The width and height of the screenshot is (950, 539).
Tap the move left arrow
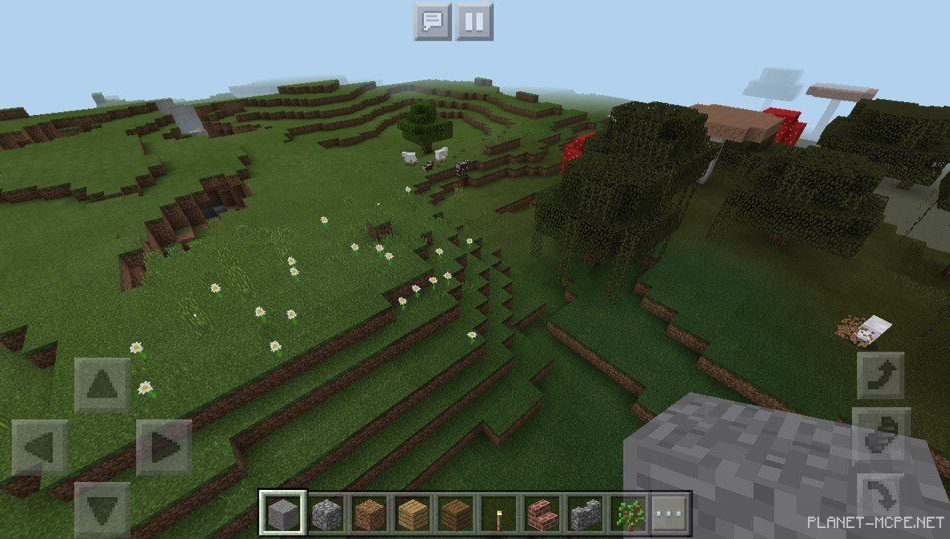[40, 446]
